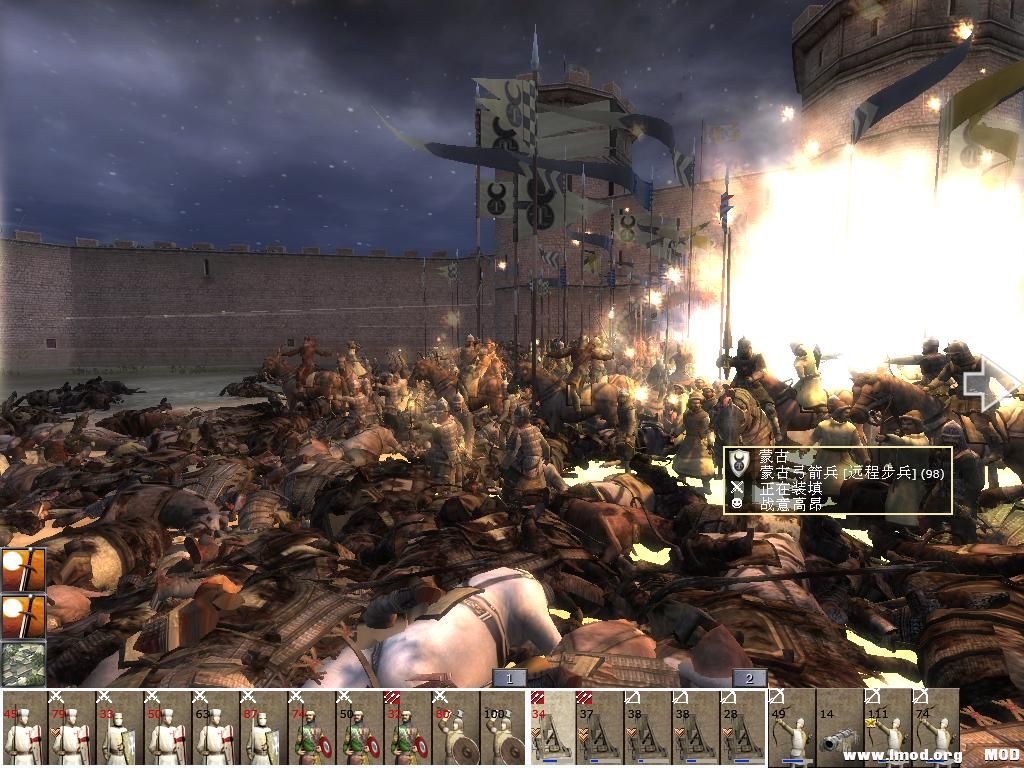Pick the catapult card numbered 37
This screenshot has width=1024, height=768.
click(x=599, y=728)
